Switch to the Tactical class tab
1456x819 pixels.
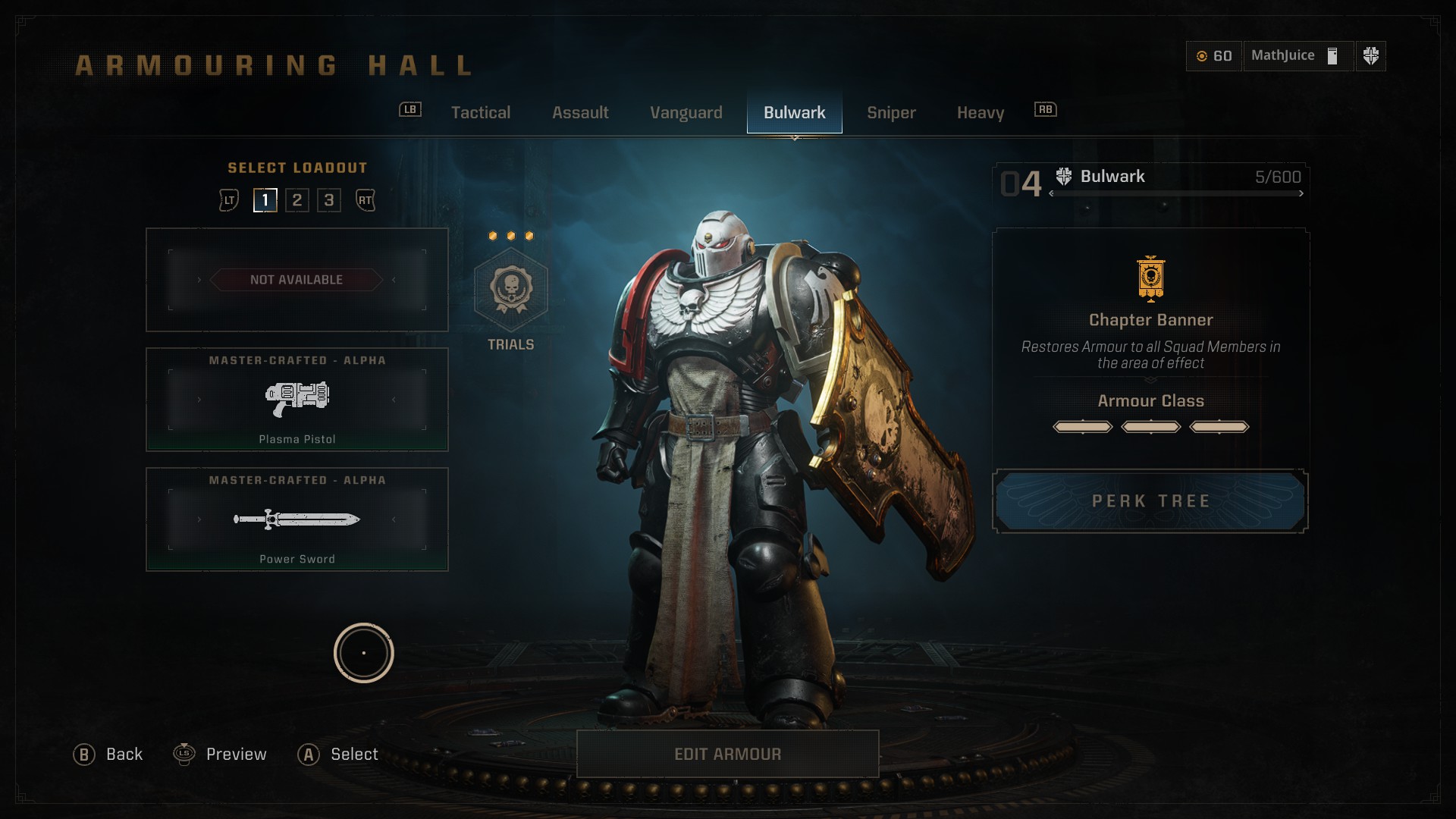480,113
